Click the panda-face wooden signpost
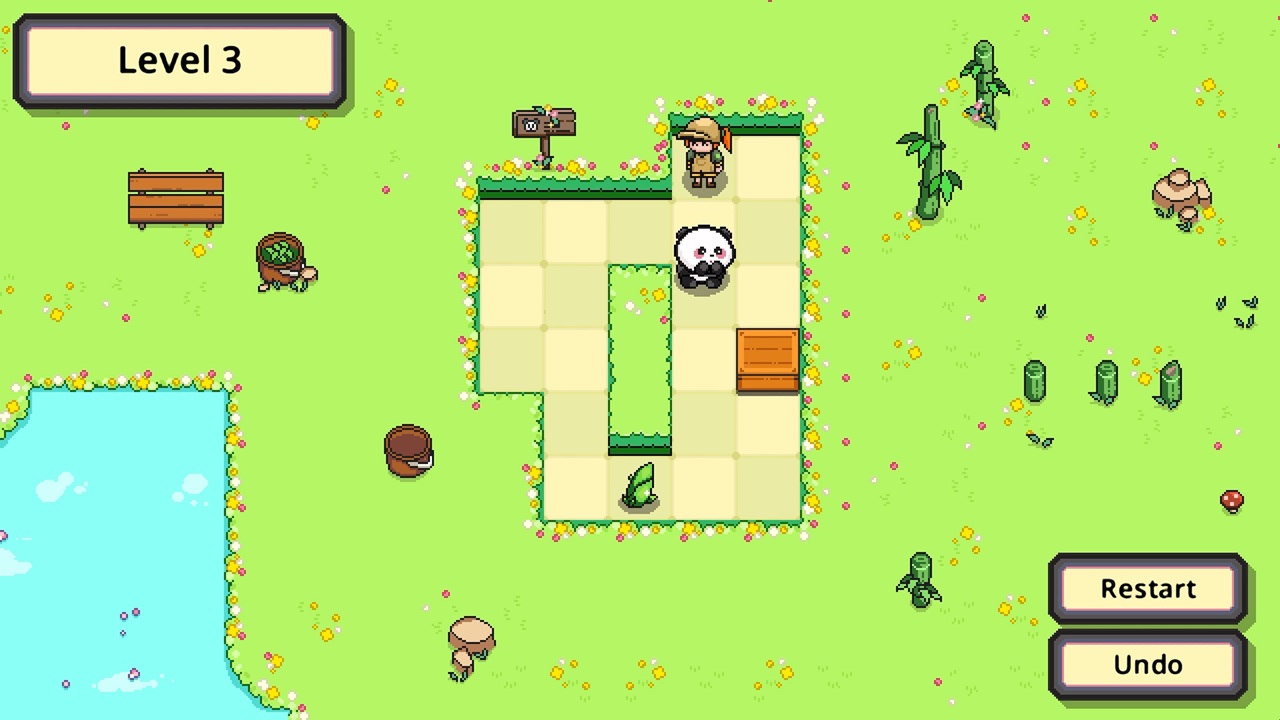The image size is (1280, 720). pos(543,125)
